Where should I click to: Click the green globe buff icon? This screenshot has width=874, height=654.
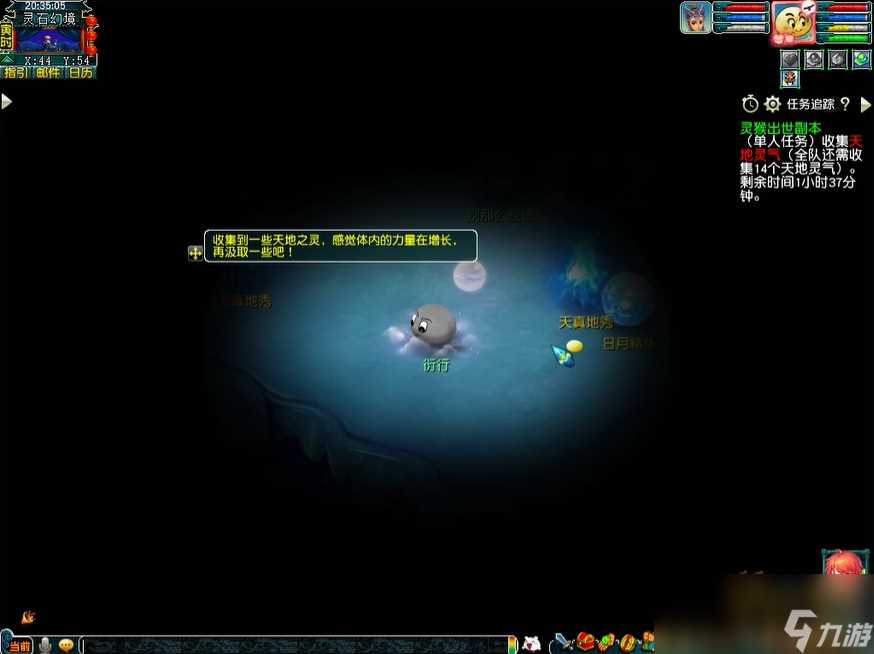pyautogui.click(x=861, y=59)
